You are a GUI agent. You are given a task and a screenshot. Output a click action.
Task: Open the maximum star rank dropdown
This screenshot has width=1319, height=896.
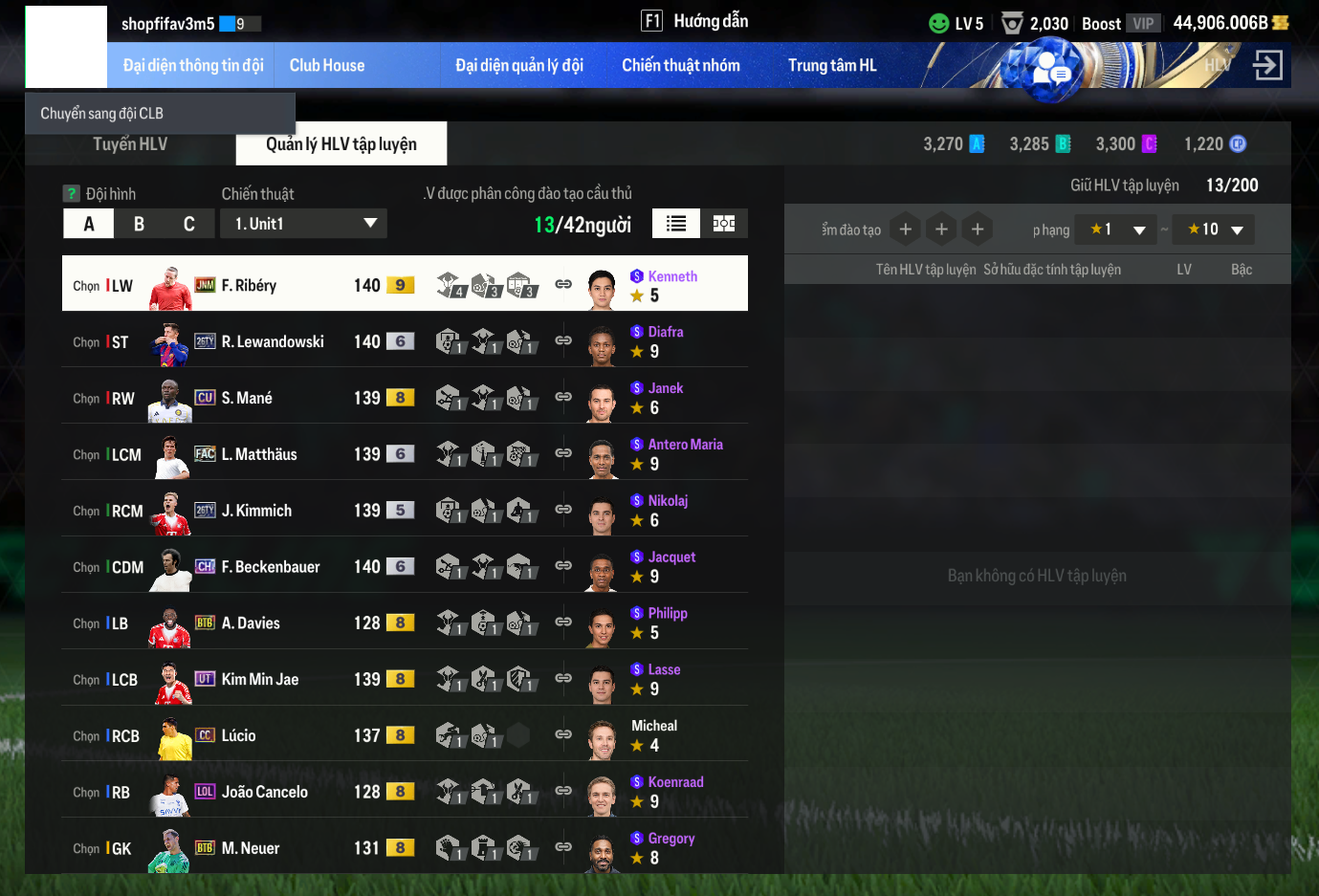(x=1214, y=229)
